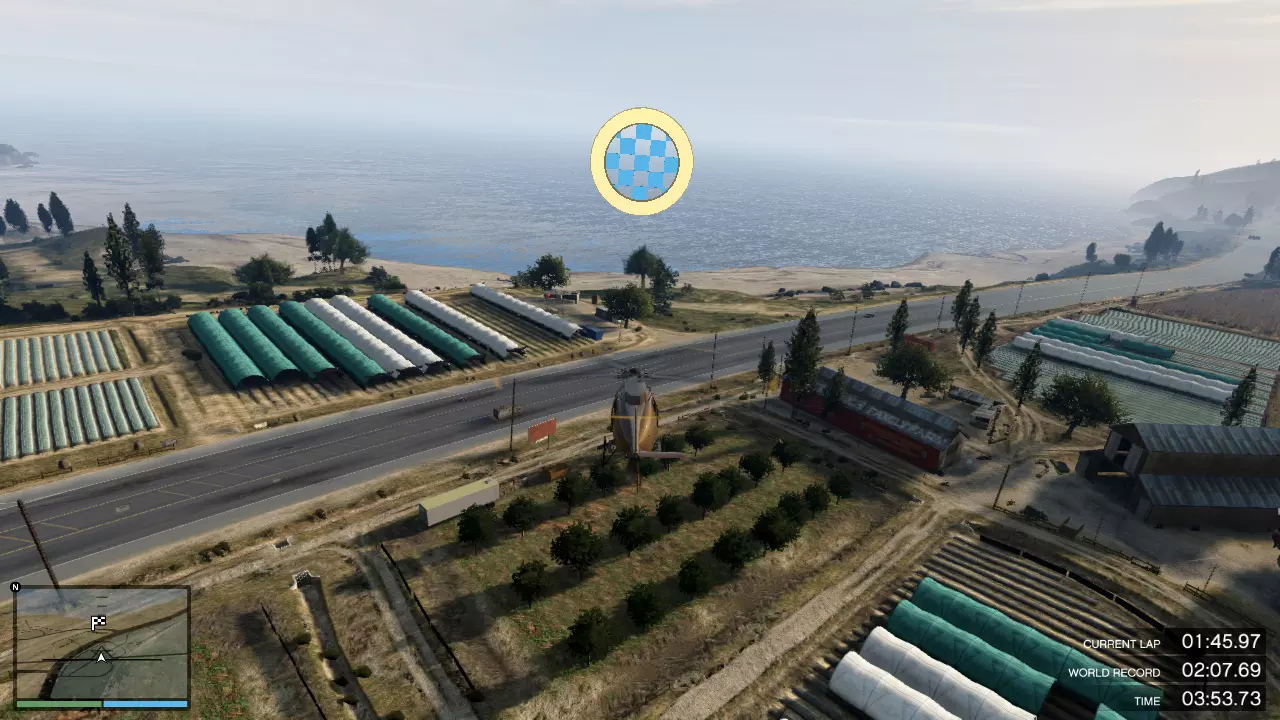
Task: Click the CURRENT LAP label
Action: pos(1122,644)
